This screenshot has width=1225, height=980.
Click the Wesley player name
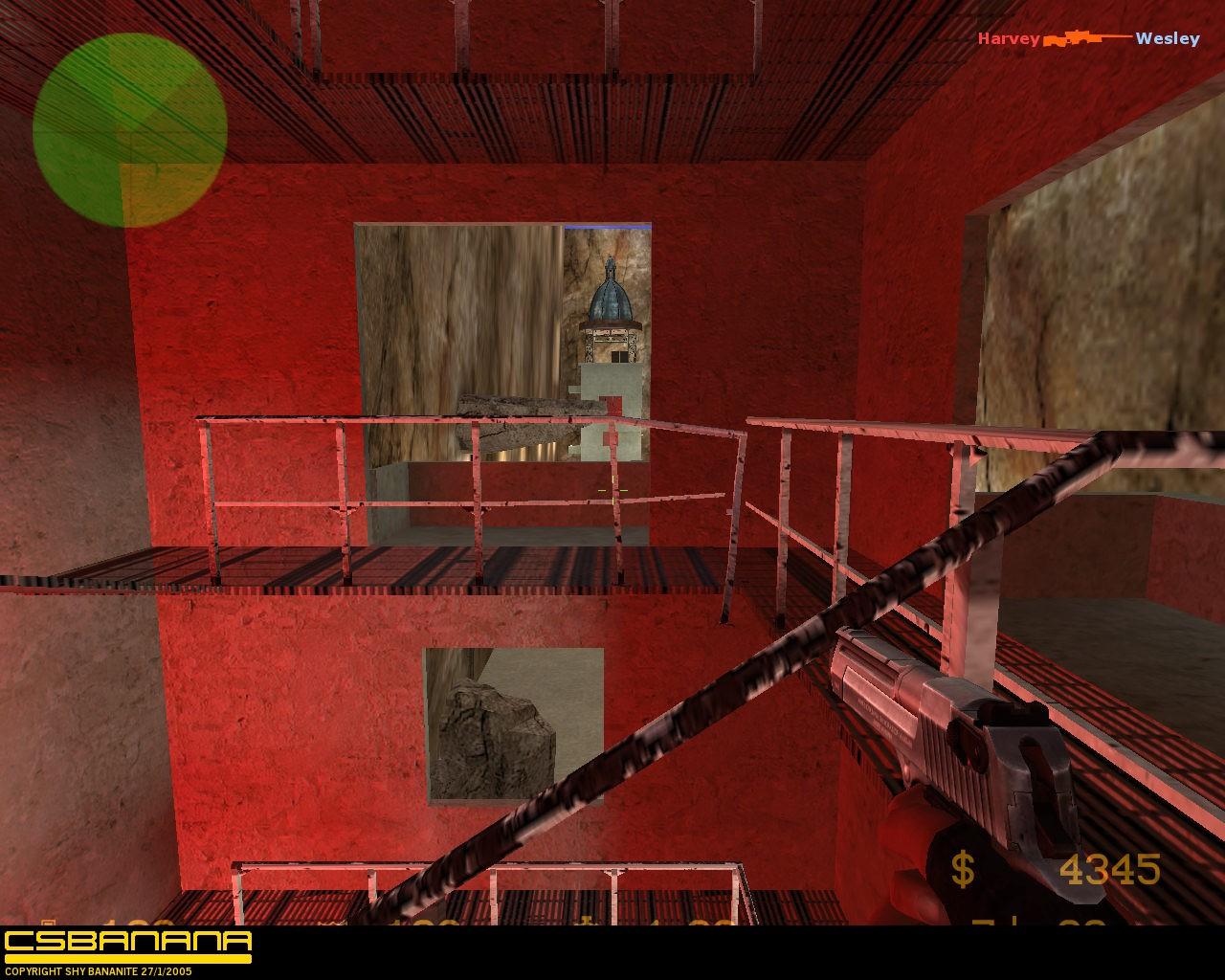(x=1166, y=38)
